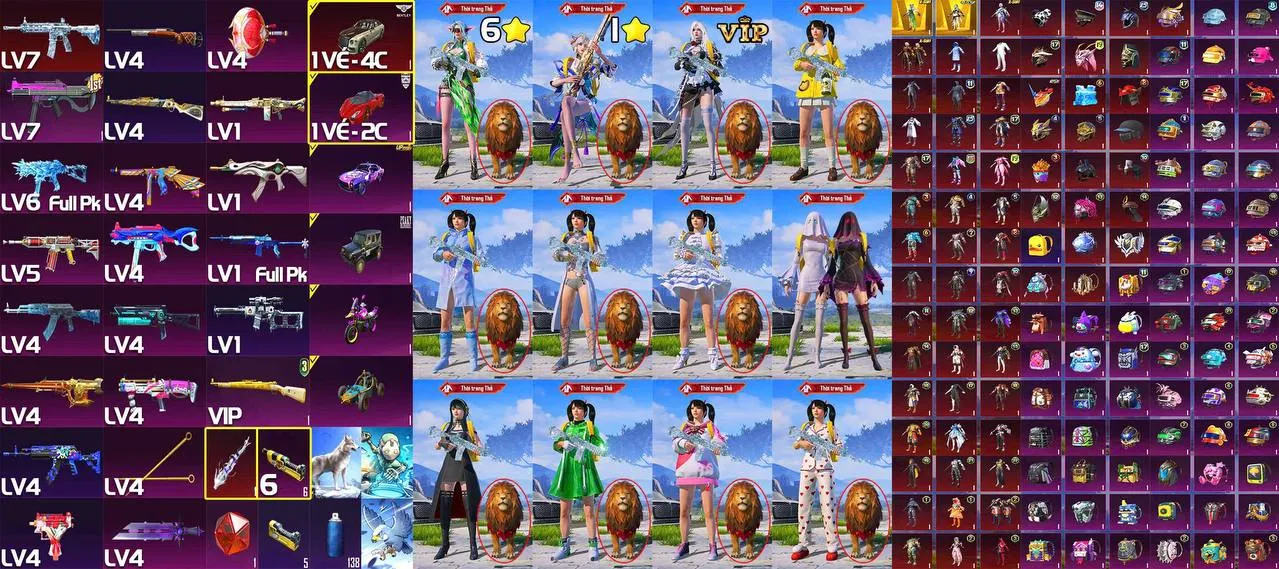This screenshot has width=1279, height=569.
Task: Pick the heart-print pajamas outfit preview
Action: 832,473
